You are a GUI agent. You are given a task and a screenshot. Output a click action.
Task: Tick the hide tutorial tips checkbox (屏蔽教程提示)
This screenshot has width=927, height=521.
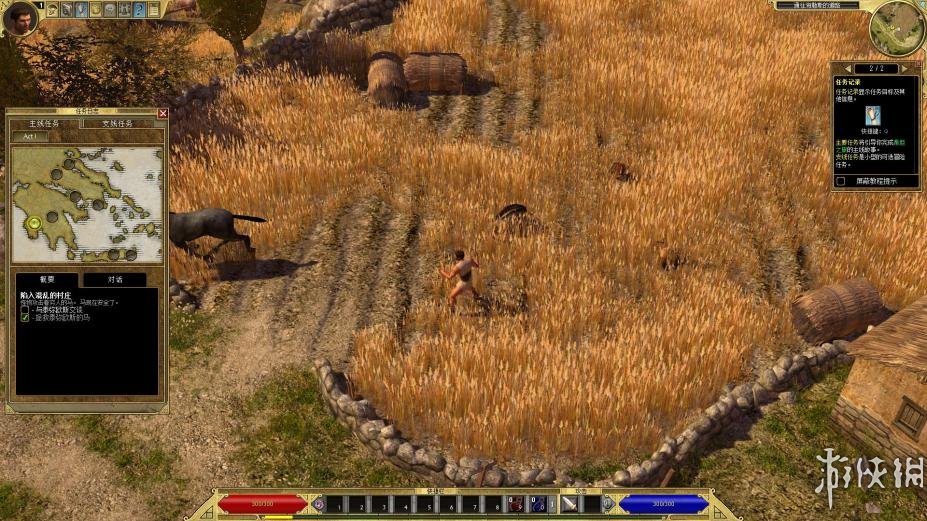tap(841, 181)
